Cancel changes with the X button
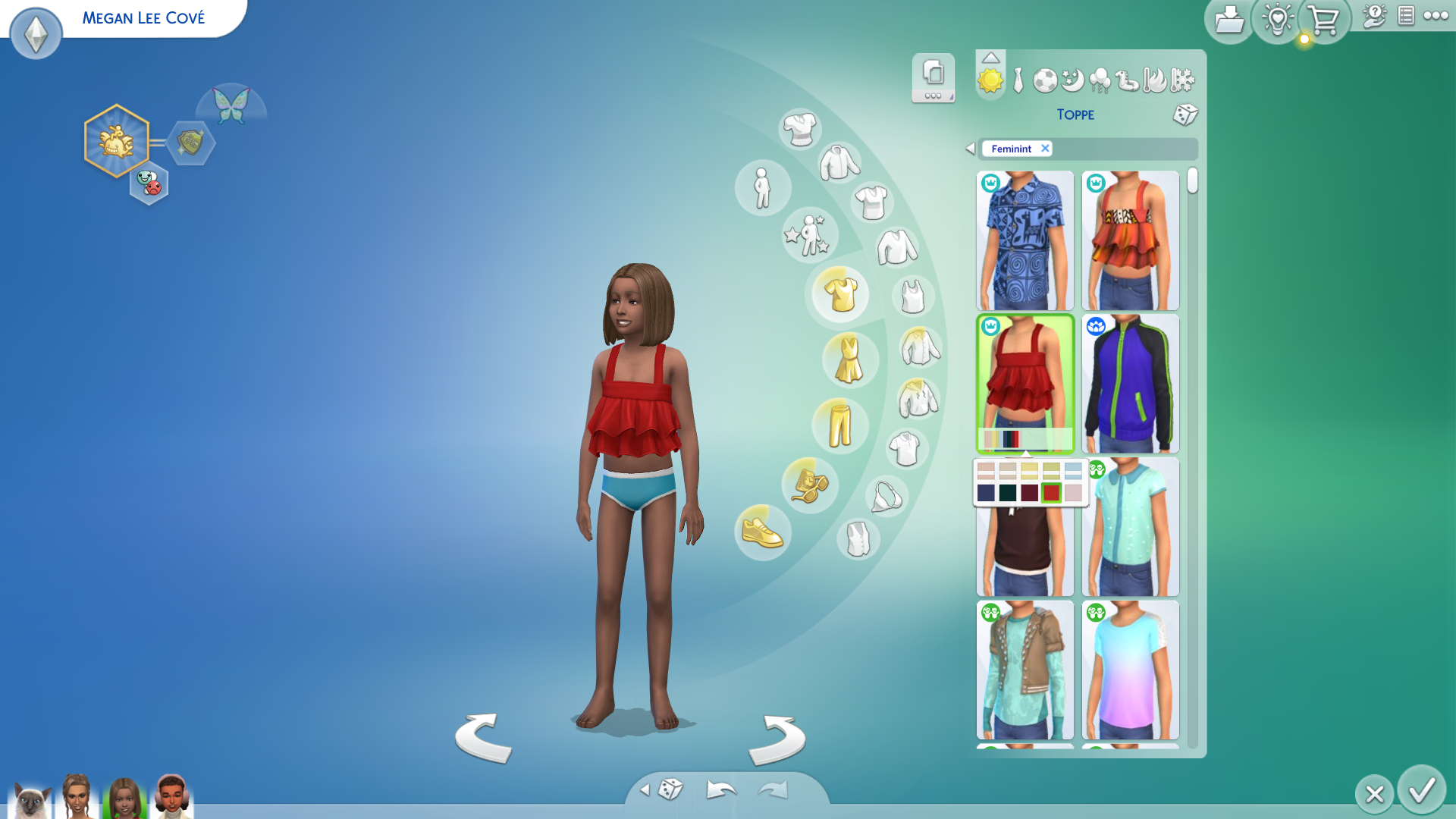Image resolution: width=1456 pixels, height=819 pixels. coord(1374,794)
